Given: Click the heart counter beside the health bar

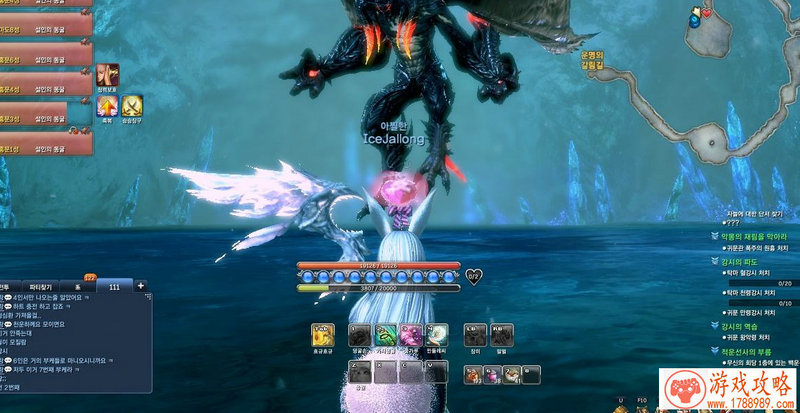Looking at the screenshot, I should pyautogui.click(x=474, y=277).
